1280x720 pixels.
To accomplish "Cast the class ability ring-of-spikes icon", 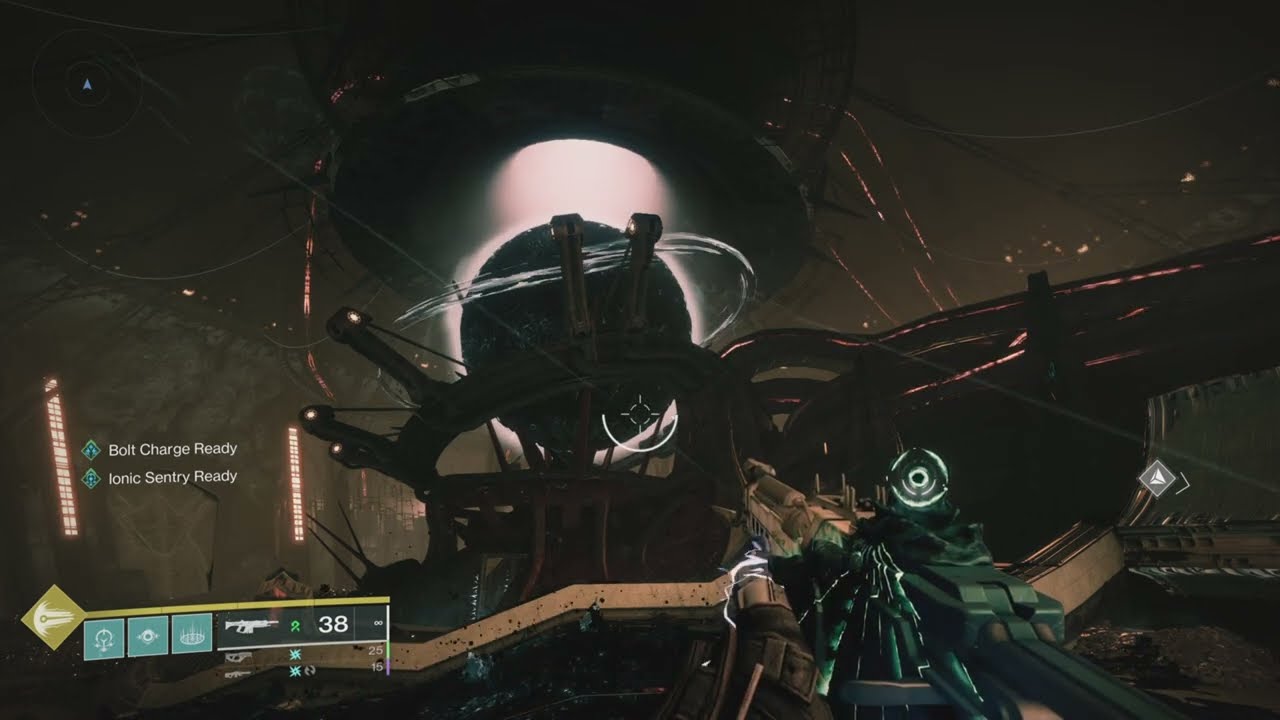I will tap(191, 636).
